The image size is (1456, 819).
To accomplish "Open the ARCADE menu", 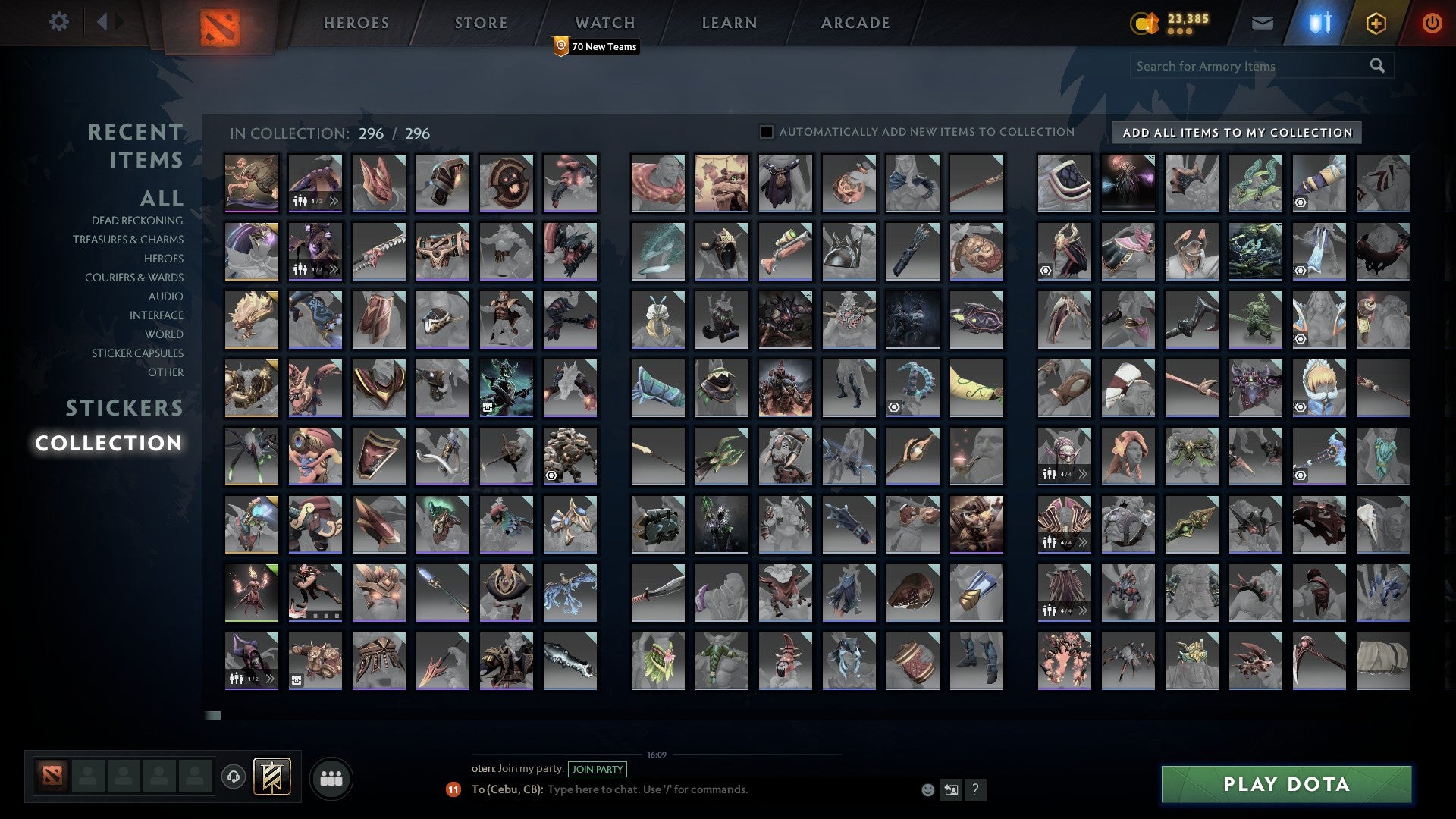I will point(855,23).
